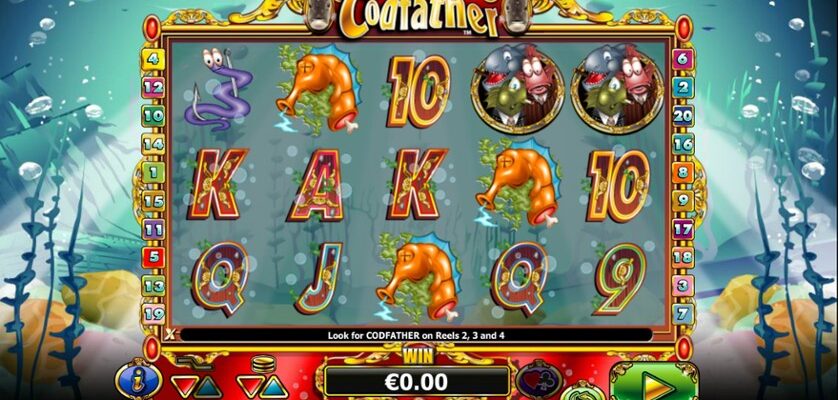Lower the coin bet with the red arrow
The width and height of the screenshot is (838, 400).
coord(250,384)
